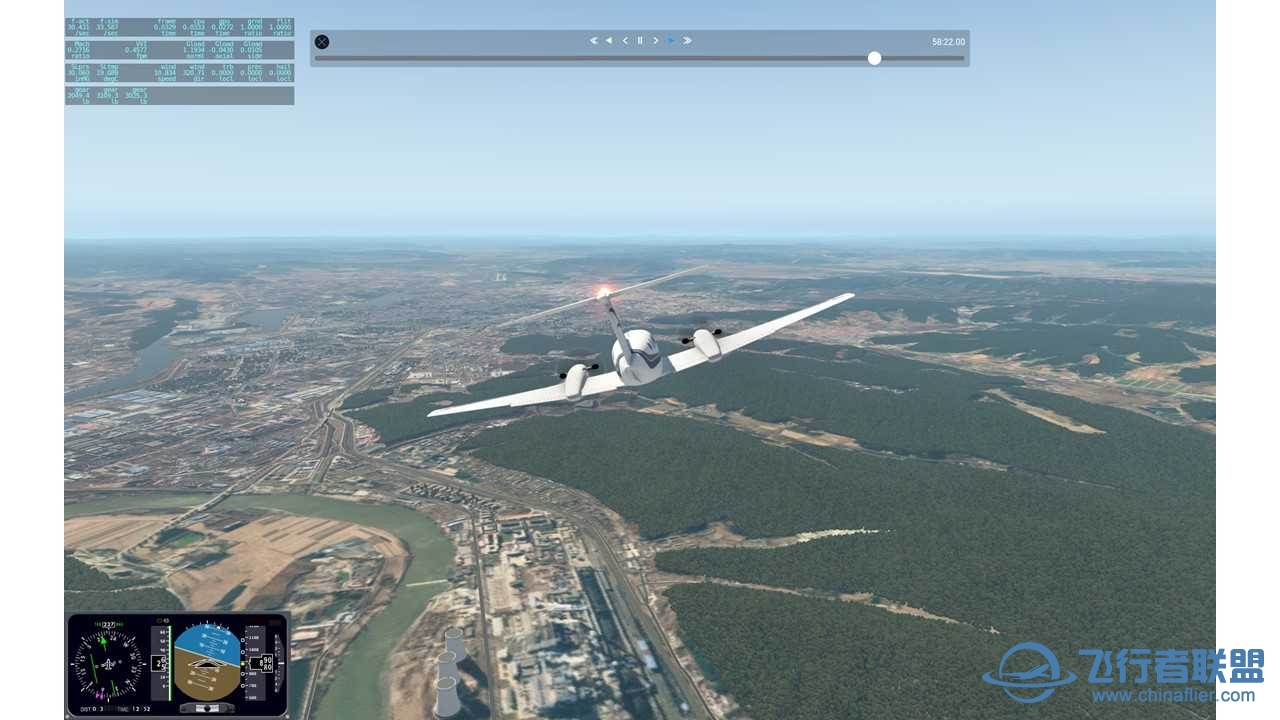
Task: Step the replay back with the thin left chevron
Action: [625, 41]
